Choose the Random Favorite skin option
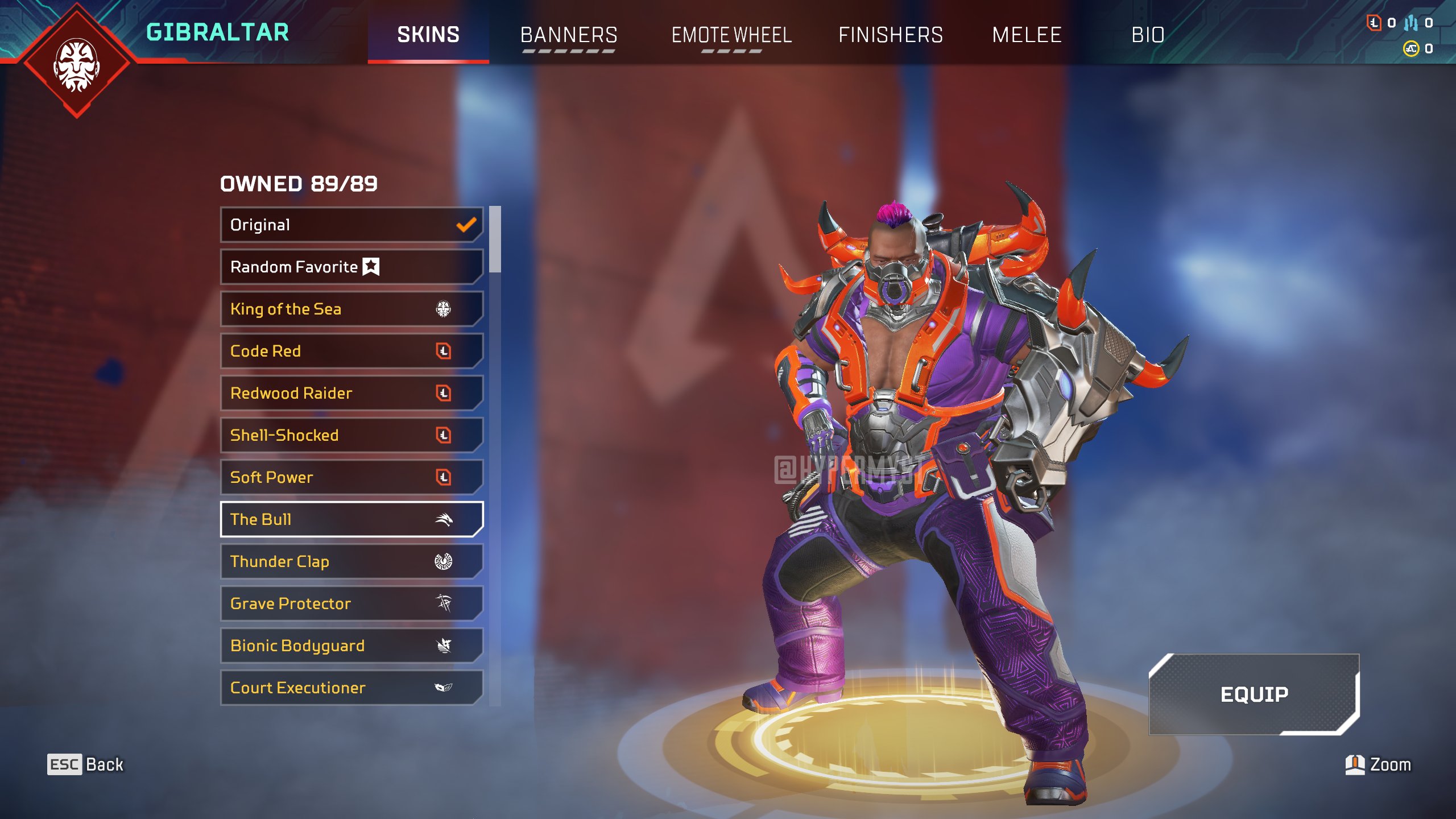Screen dimensions: 1456x819 click(x=351, y=267)
